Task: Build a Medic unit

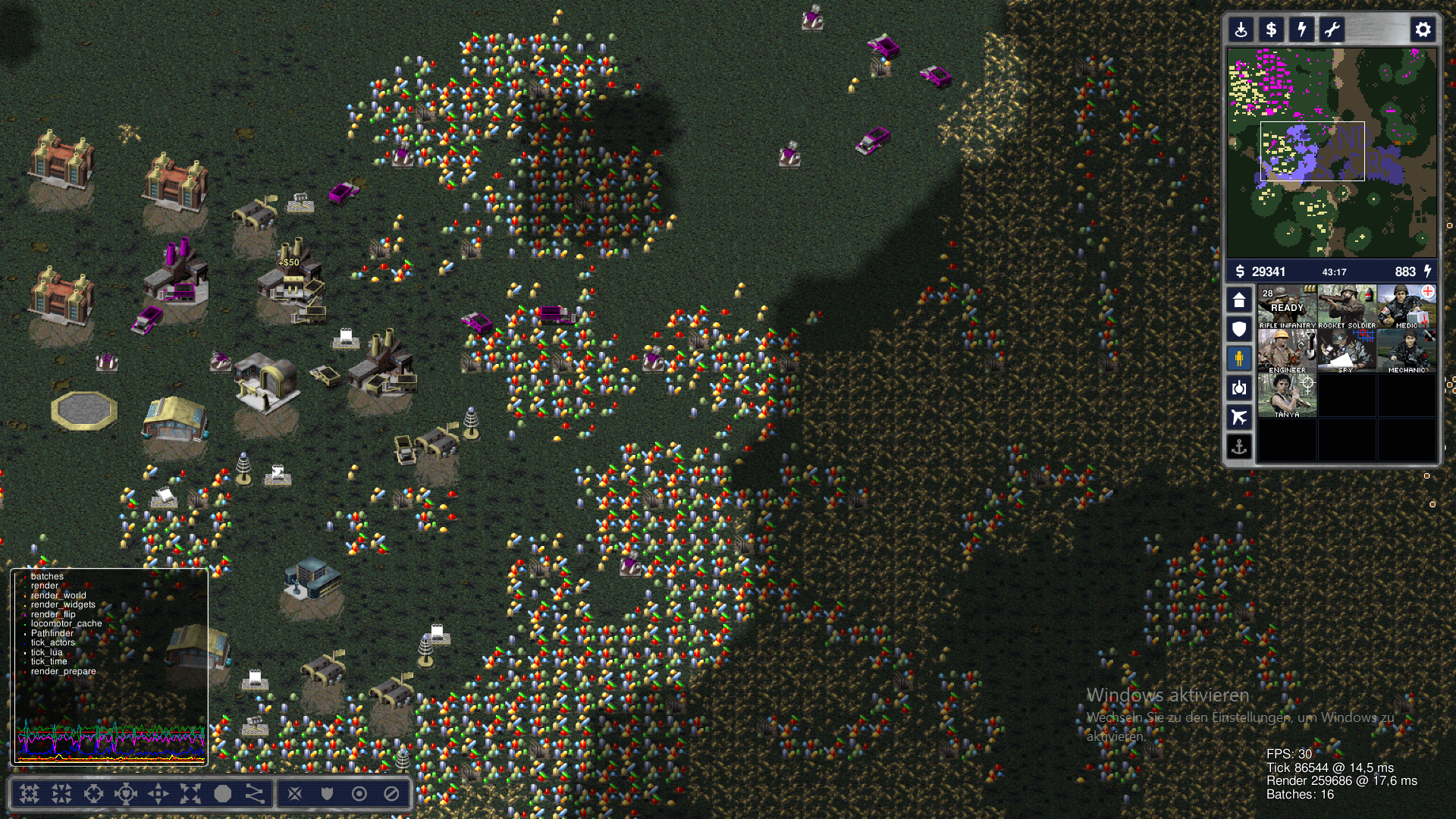Action: pyautogui.click(x=1407, y=307)
